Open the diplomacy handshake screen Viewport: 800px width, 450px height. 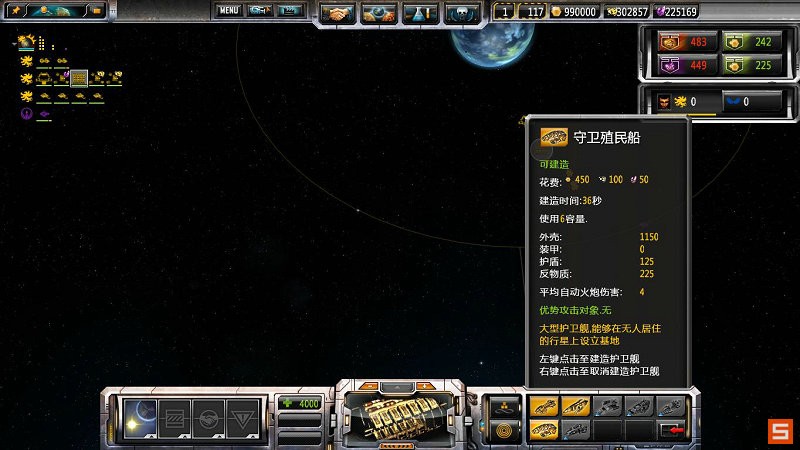tap(338, 13)
